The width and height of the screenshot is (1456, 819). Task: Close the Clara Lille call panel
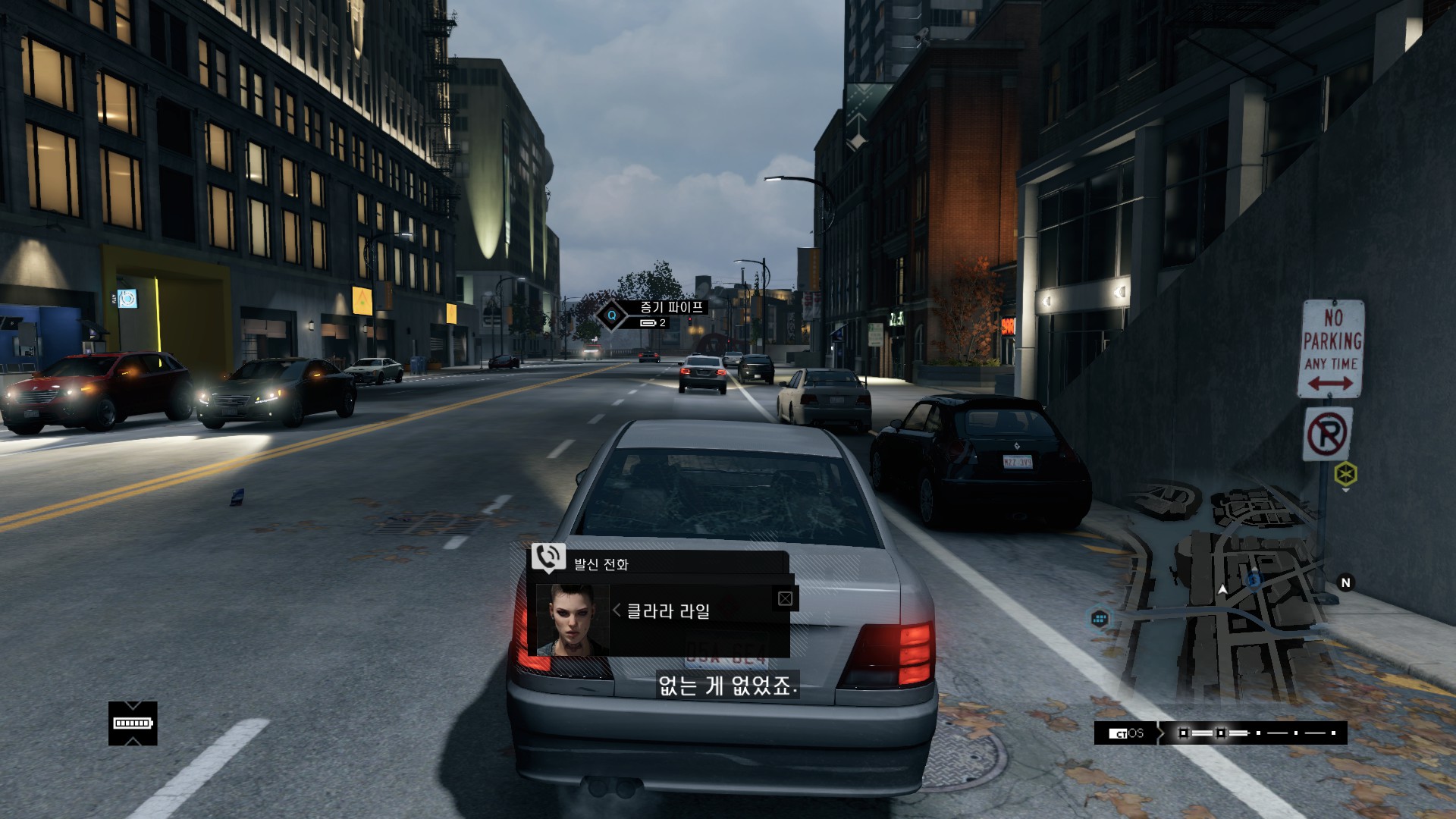coord(785,599)
